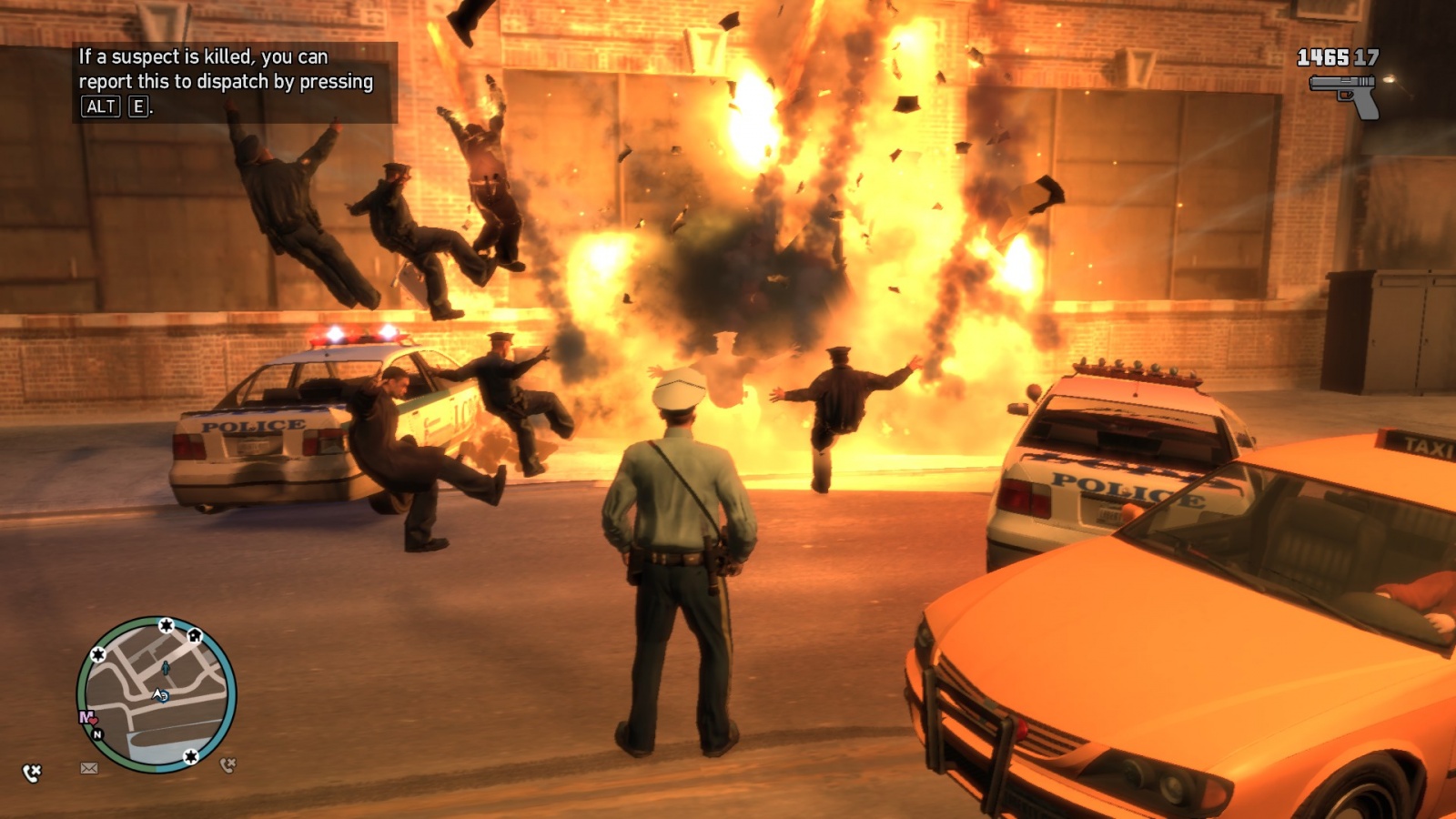
Task: Click the circular radar minimap
Action: (x=157, y=695)
